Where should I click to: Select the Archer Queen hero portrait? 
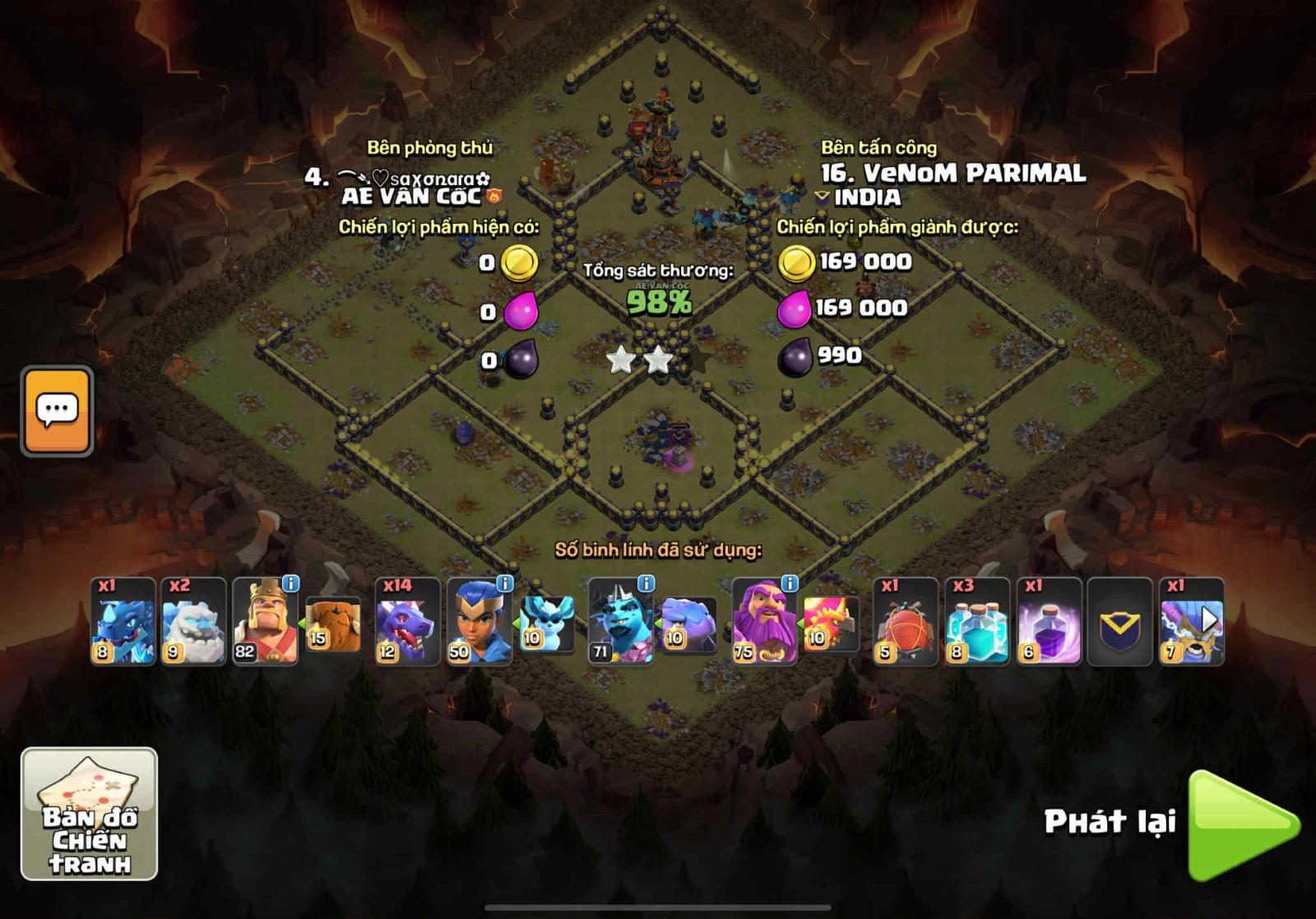[x=479, y=622]
